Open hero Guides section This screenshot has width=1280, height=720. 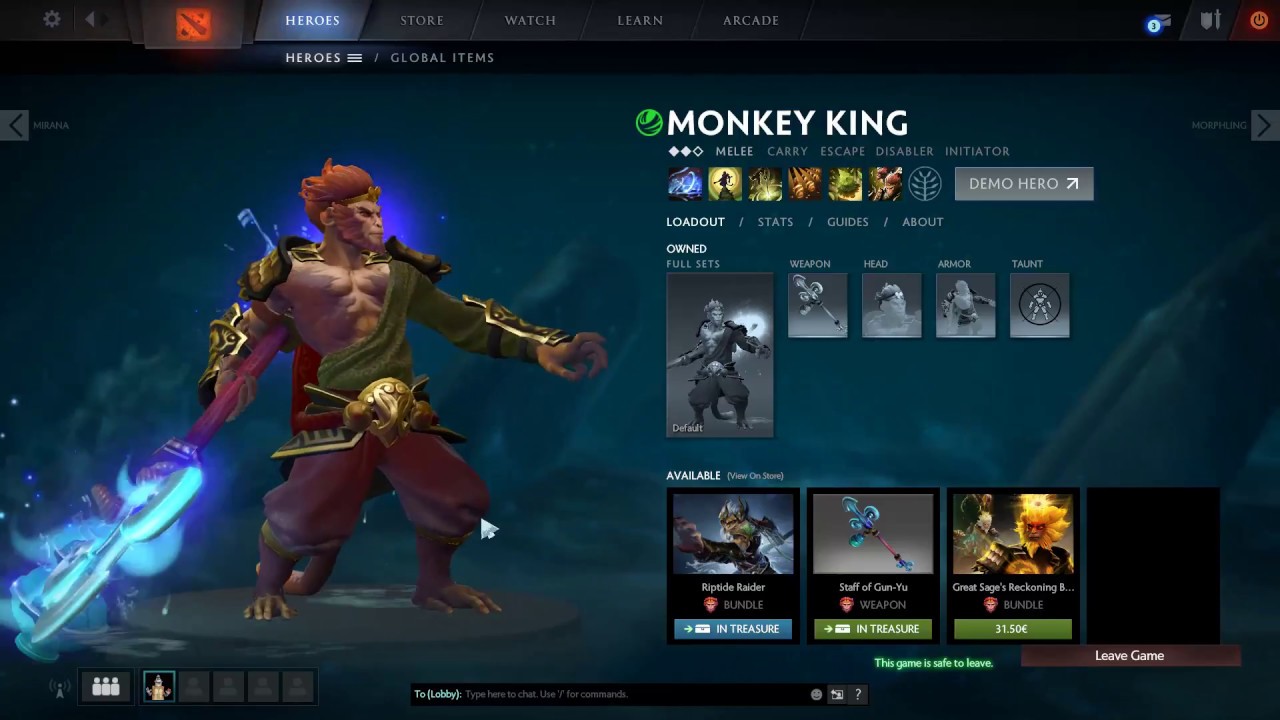[x=847, y=222]
